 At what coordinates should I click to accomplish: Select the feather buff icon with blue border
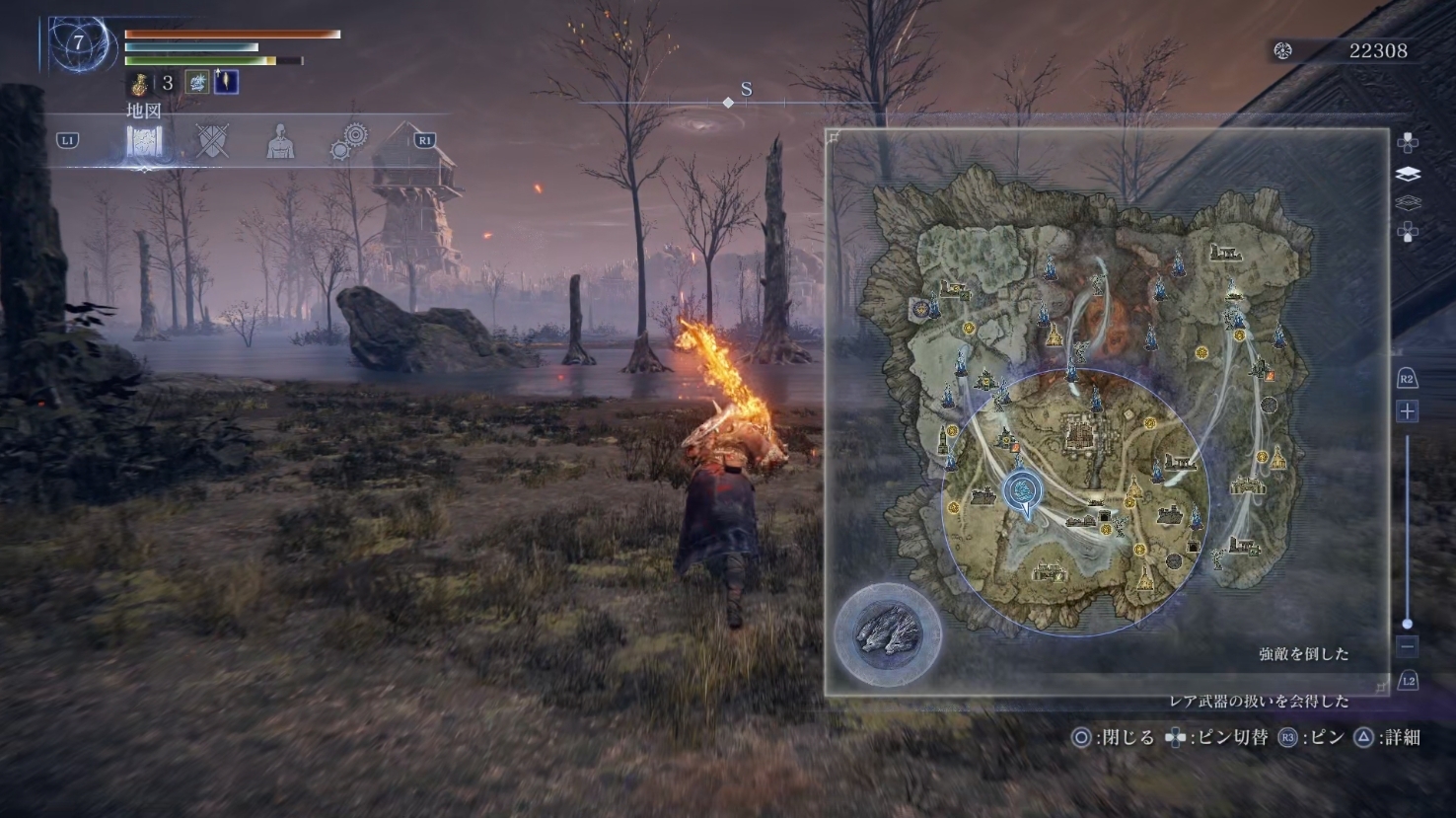point(226,82)
